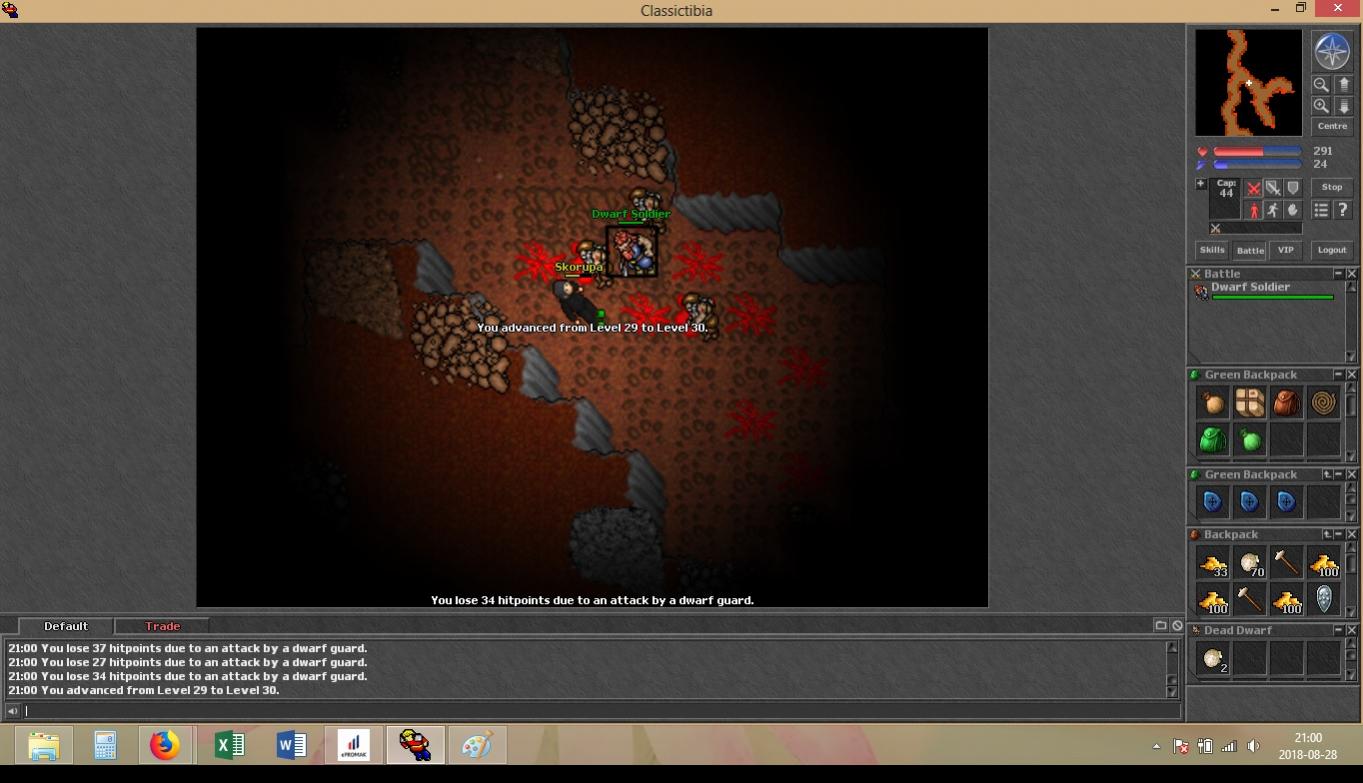Open the Skills window
The height and width of the screenshot is (783, 1363).
1212,250
